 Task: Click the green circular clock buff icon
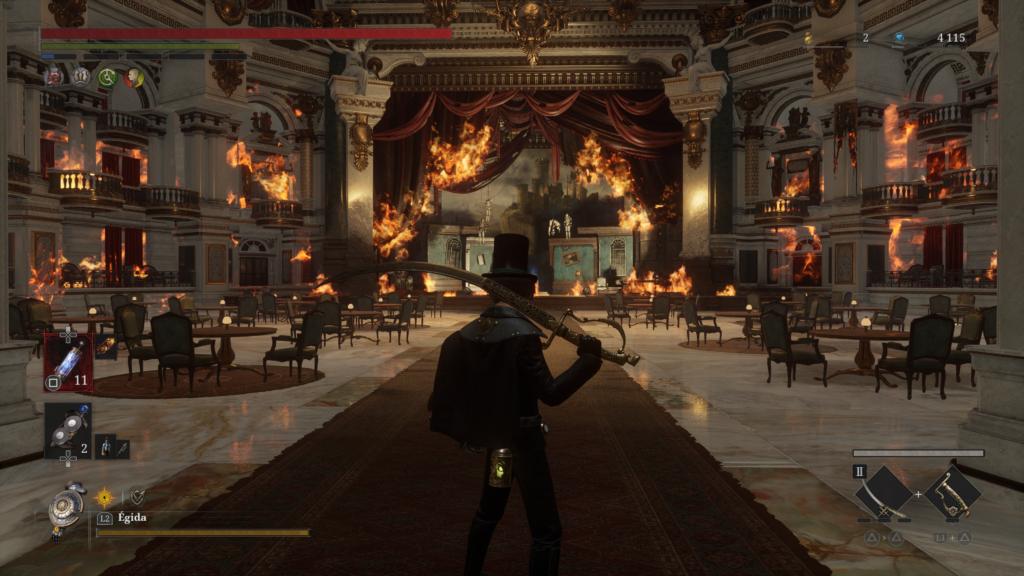tap(107, 77)
